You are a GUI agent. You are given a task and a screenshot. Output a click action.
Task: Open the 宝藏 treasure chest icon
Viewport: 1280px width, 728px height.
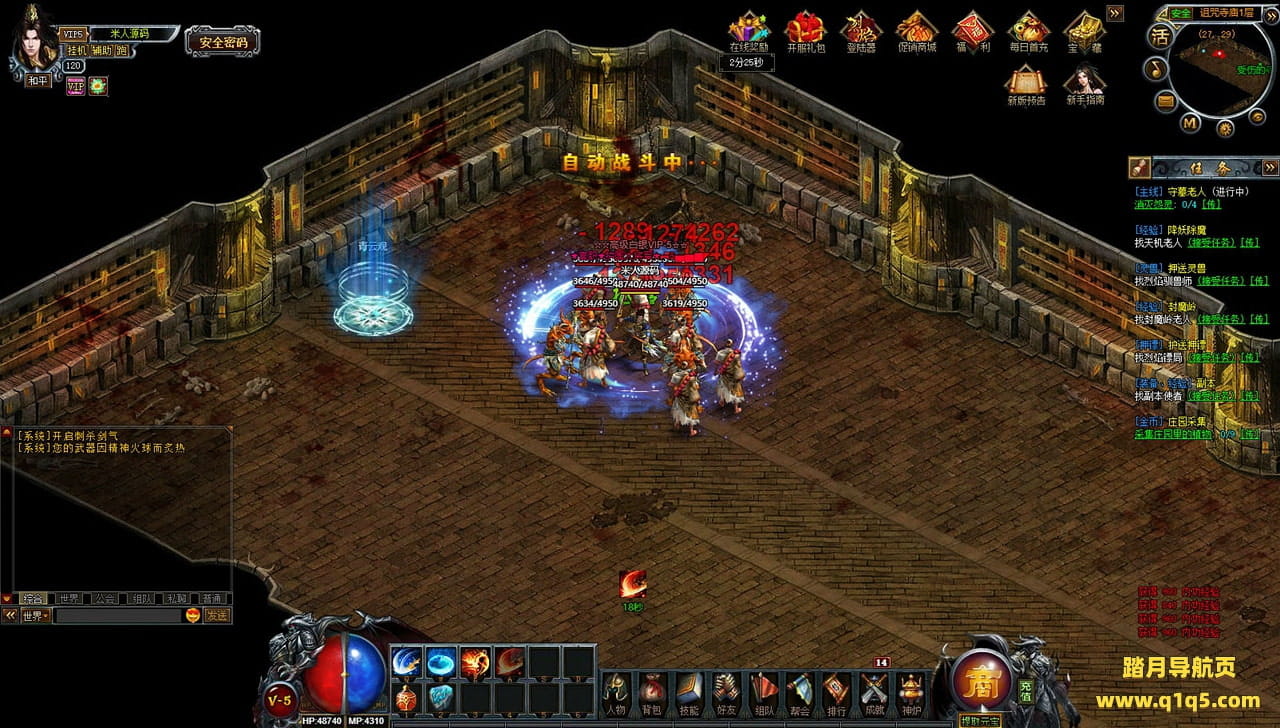click(1084, 31)
